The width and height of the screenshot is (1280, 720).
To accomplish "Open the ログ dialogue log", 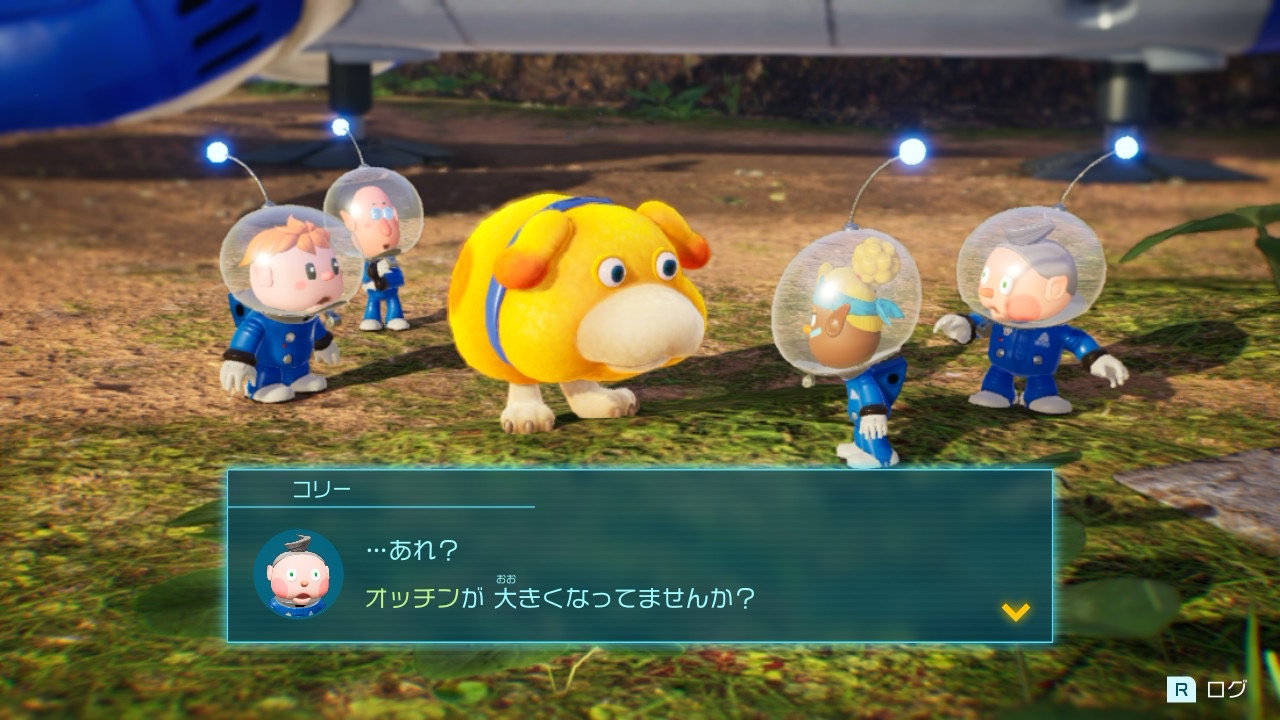I will [1209, 689].
